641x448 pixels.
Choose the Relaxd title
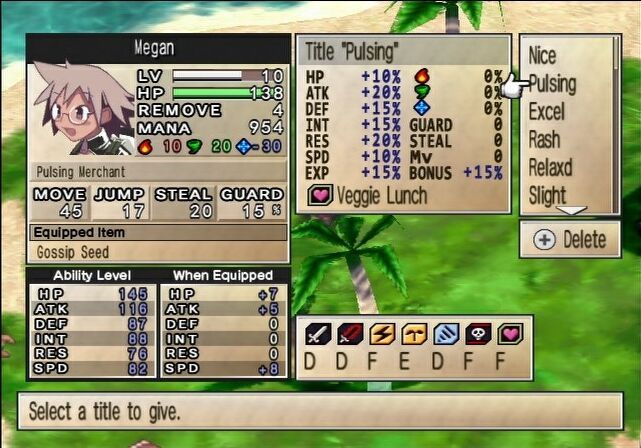(x=551, y=167)
